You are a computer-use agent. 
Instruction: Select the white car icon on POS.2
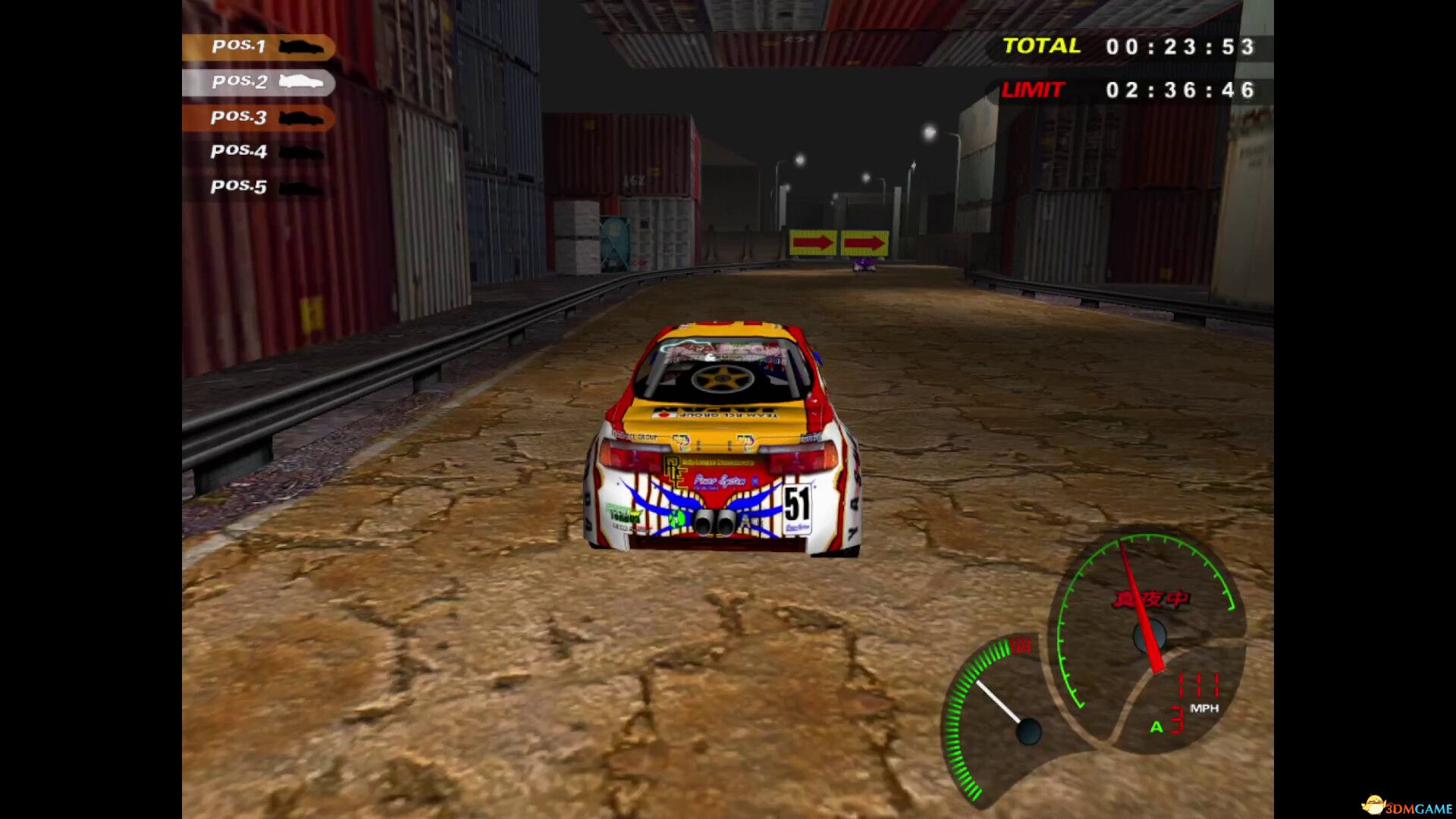tap(302, 82)
